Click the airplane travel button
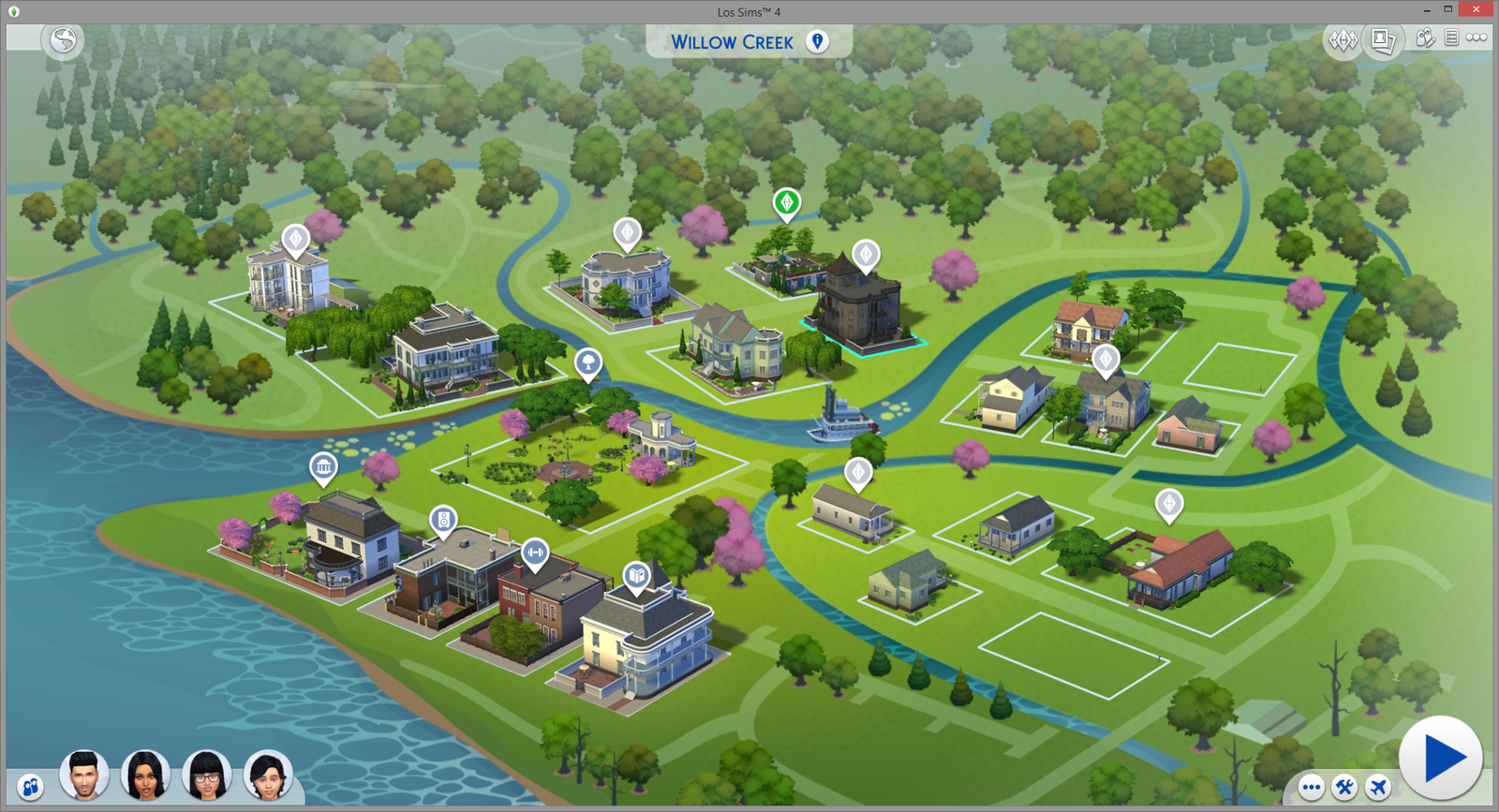1499x812 pixels. 1377,787
